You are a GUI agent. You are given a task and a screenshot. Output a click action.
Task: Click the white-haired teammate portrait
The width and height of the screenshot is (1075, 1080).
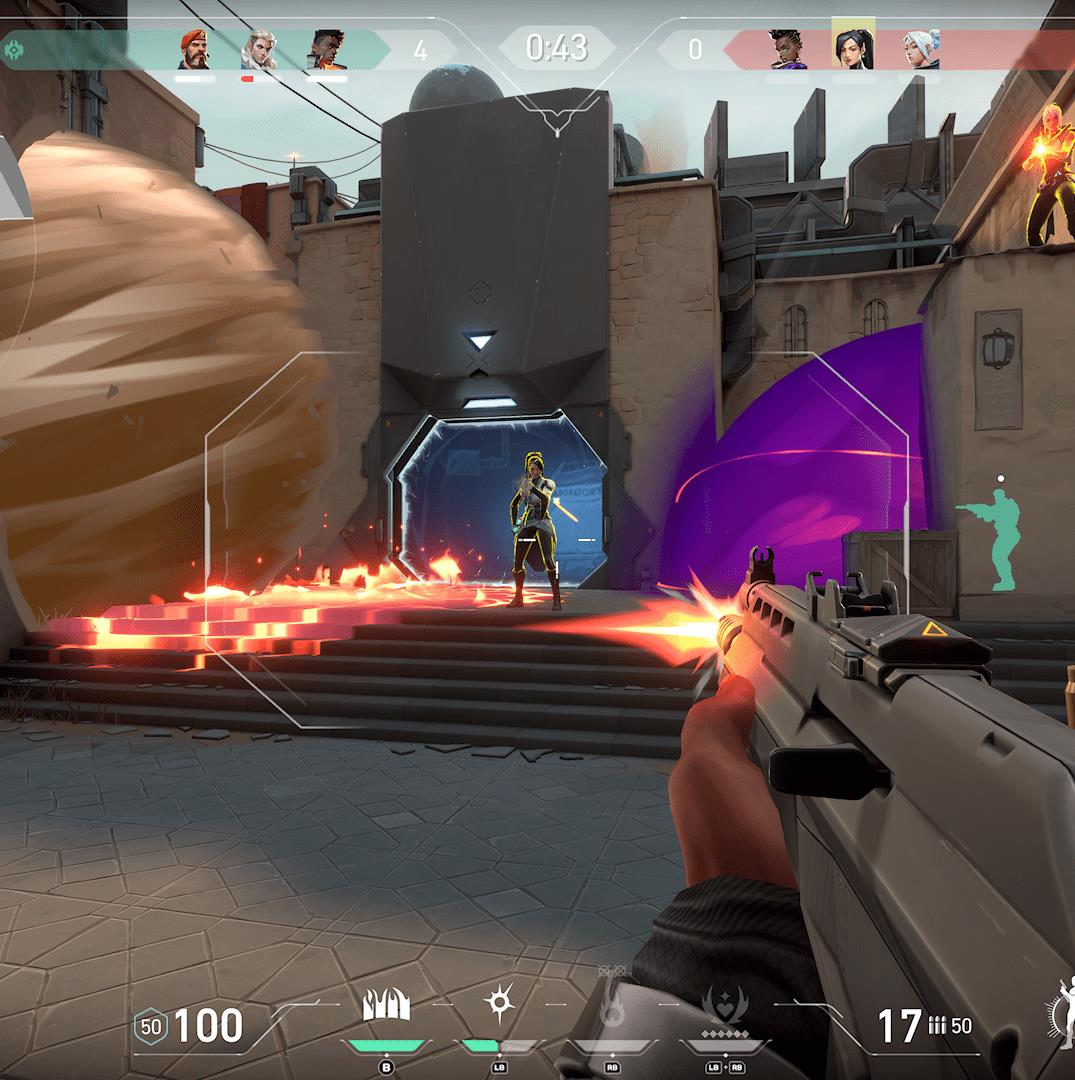(x=259, y=49)
